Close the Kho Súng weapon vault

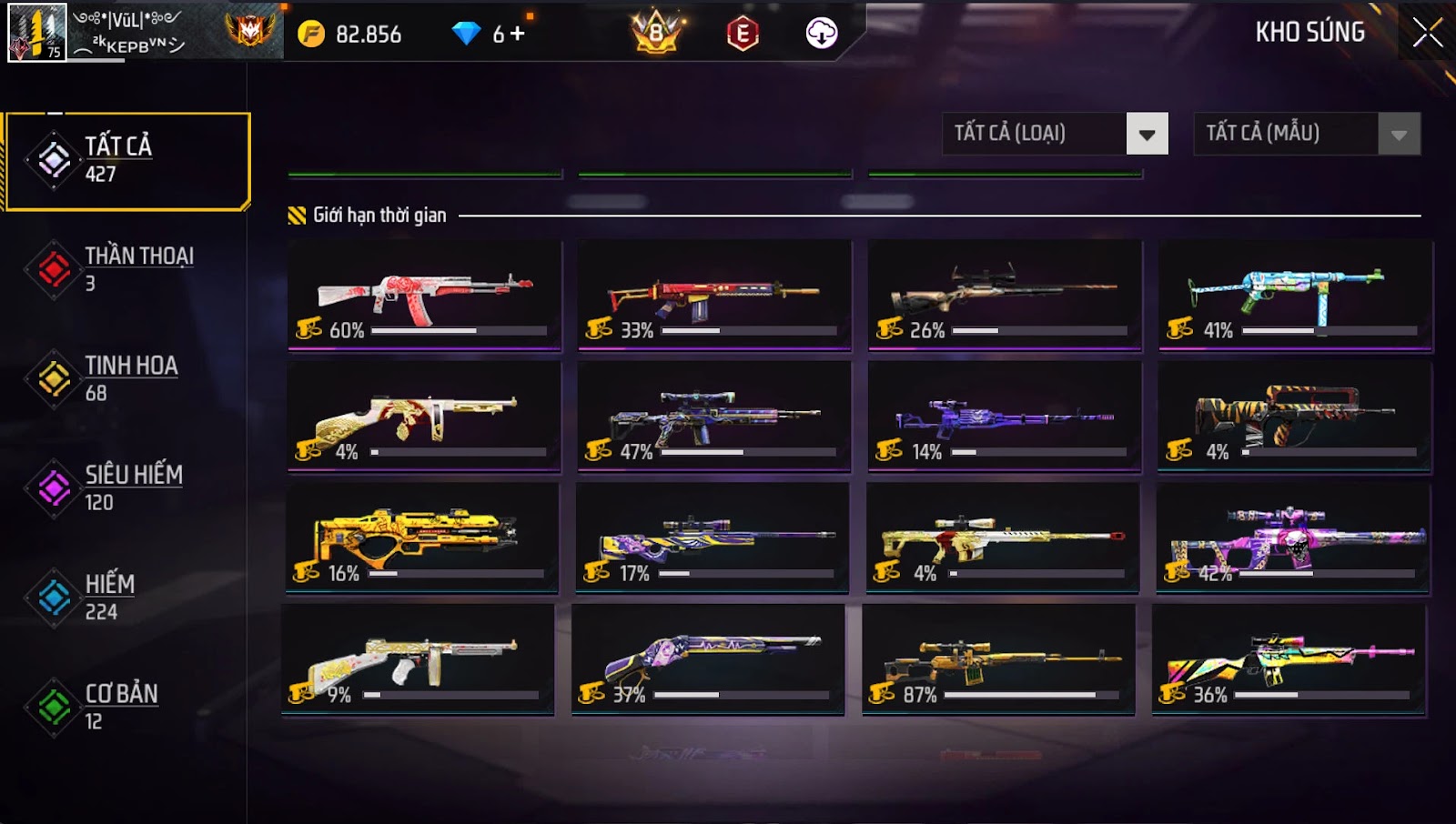[x=1426, y=33]
